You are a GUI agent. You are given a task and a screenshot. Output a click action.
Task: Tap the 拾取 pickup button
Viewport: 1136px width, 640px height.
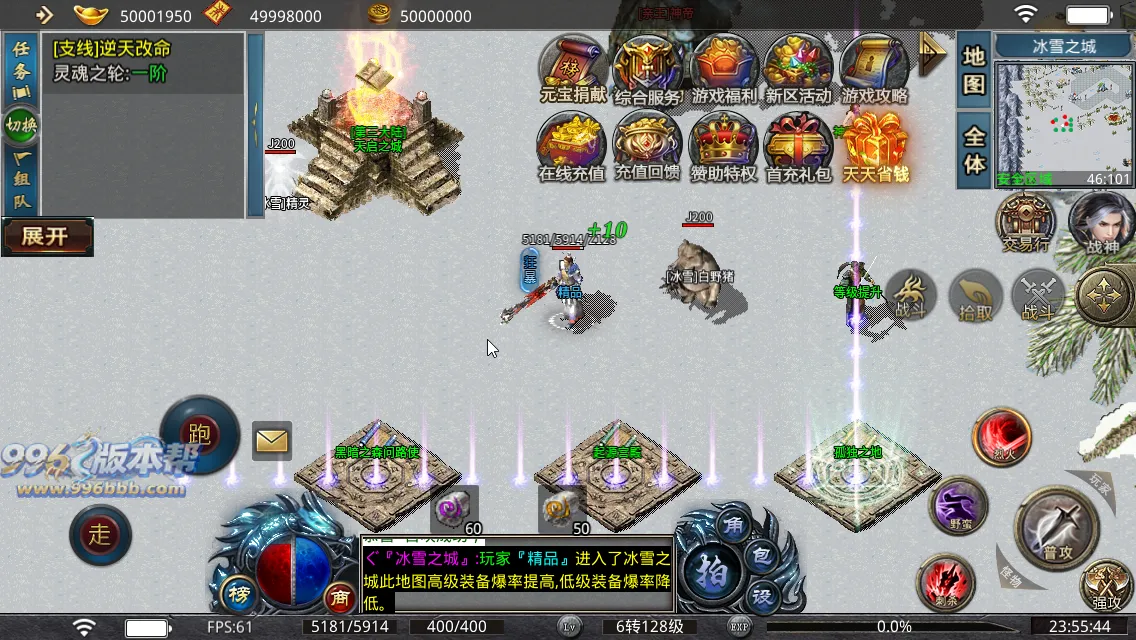tap(976, 297)
